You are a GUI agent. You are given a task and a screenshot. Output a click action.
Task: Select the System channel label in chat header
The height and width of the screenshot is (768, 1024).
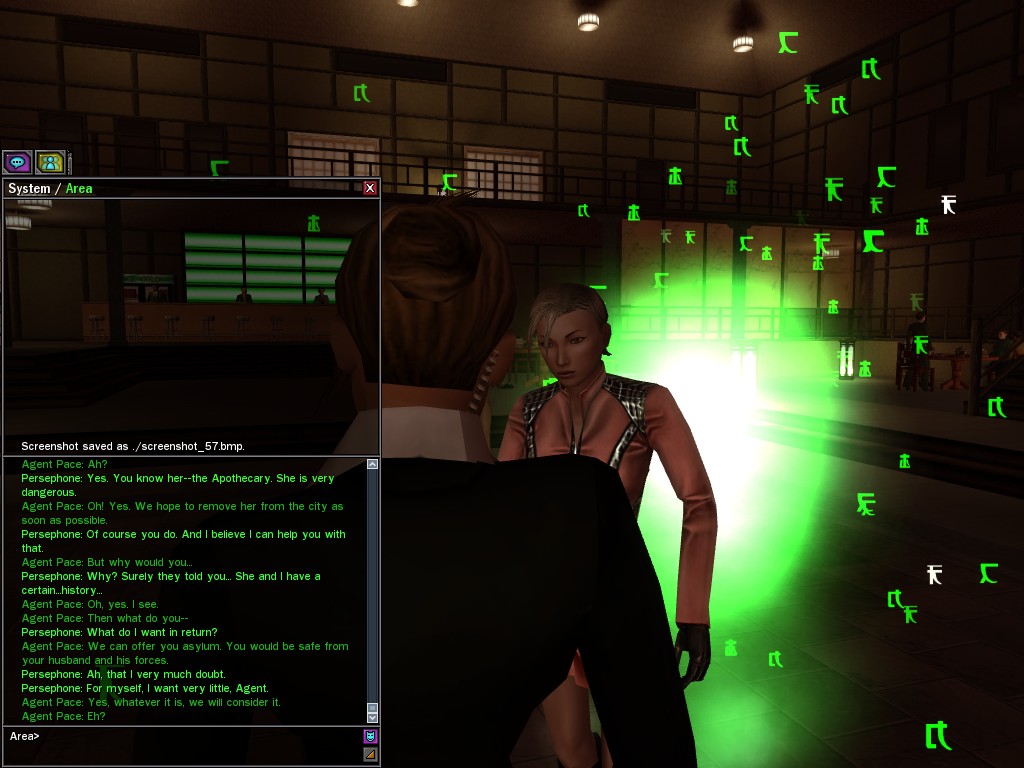click(28, 188)
